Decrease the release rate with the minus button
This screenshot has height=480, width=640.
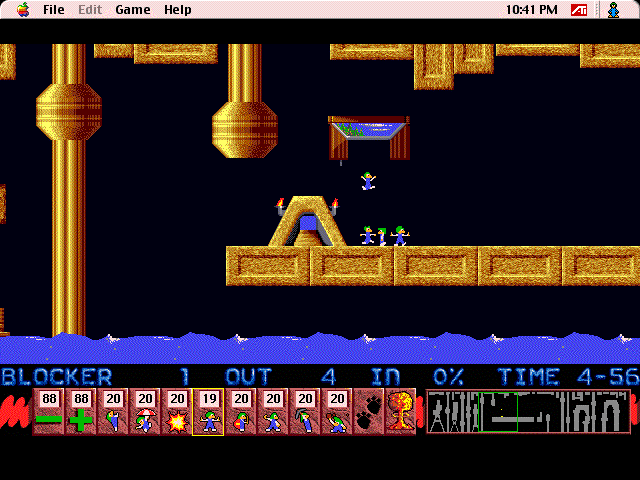[x=48, y=412]
